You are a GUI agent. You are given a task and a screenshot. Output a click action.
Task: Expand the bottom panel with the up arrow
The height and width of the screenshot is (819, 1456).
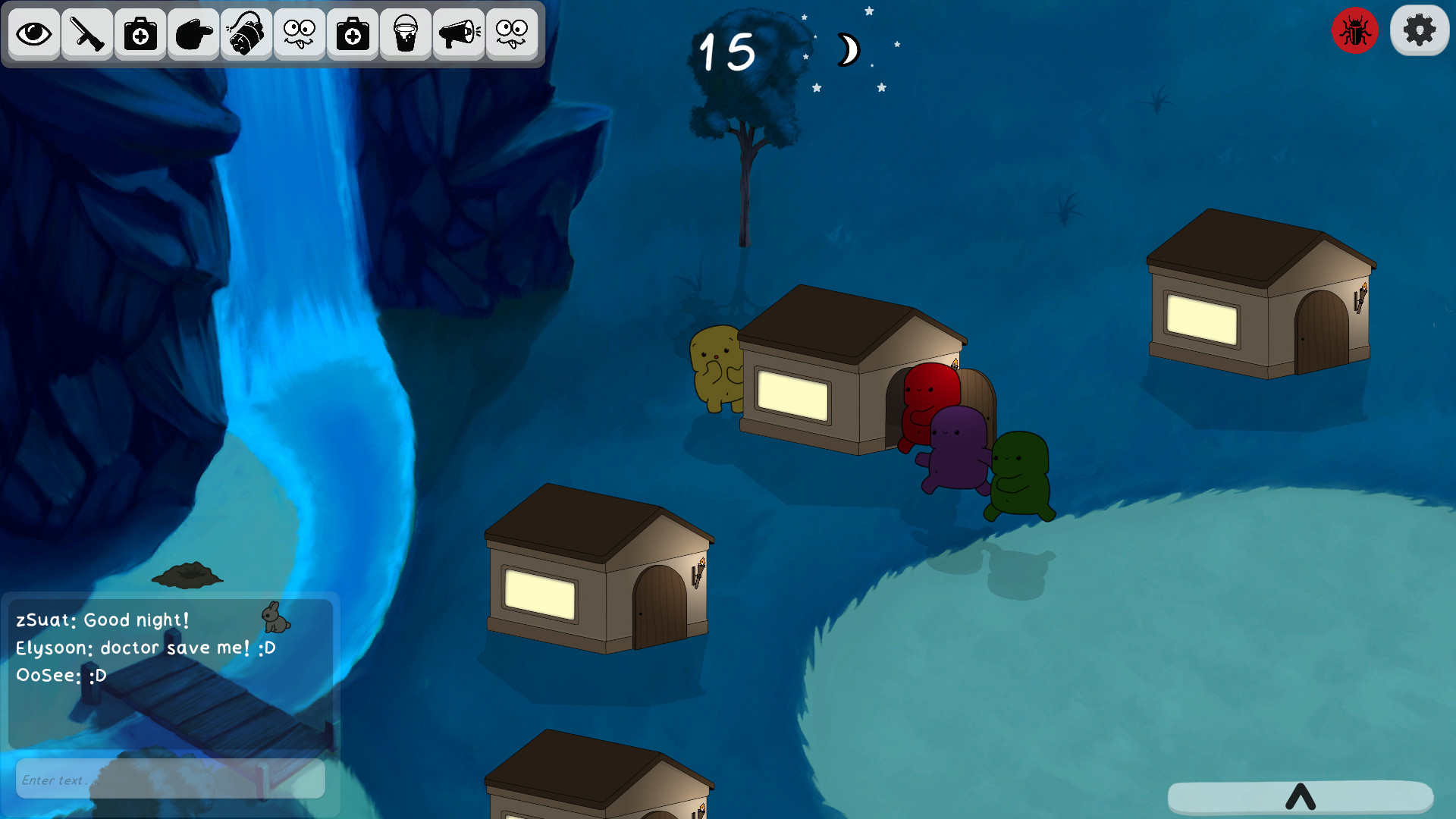tap(1300, 797)
